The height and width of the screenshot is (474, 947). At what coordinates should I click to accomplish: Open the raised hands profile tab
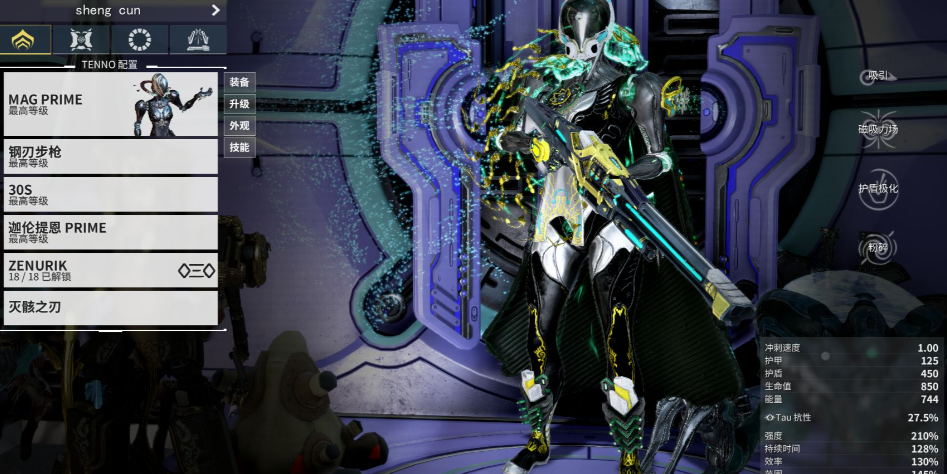point(197,40)
